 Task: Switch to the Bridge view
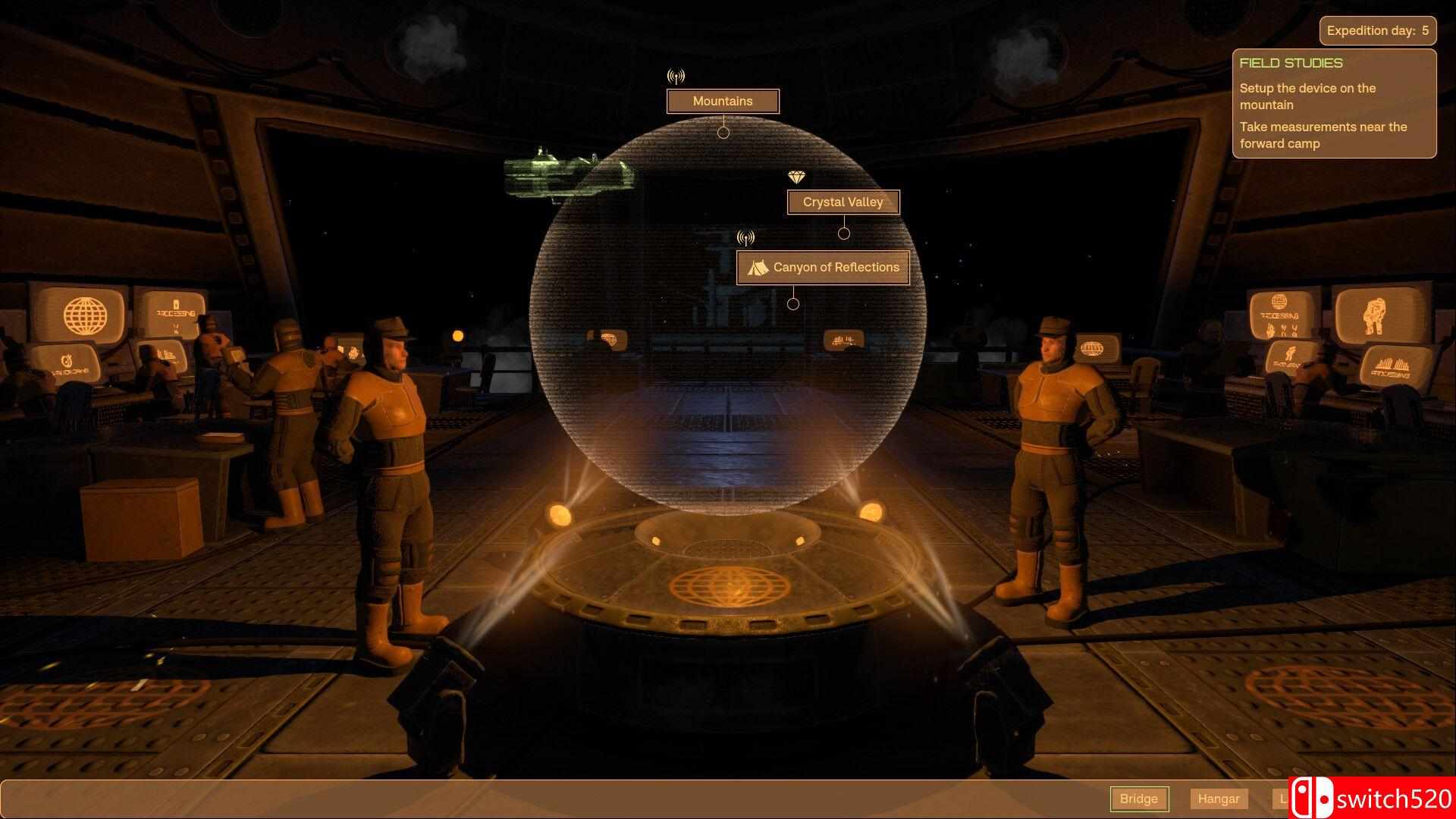coord(1140,799)
